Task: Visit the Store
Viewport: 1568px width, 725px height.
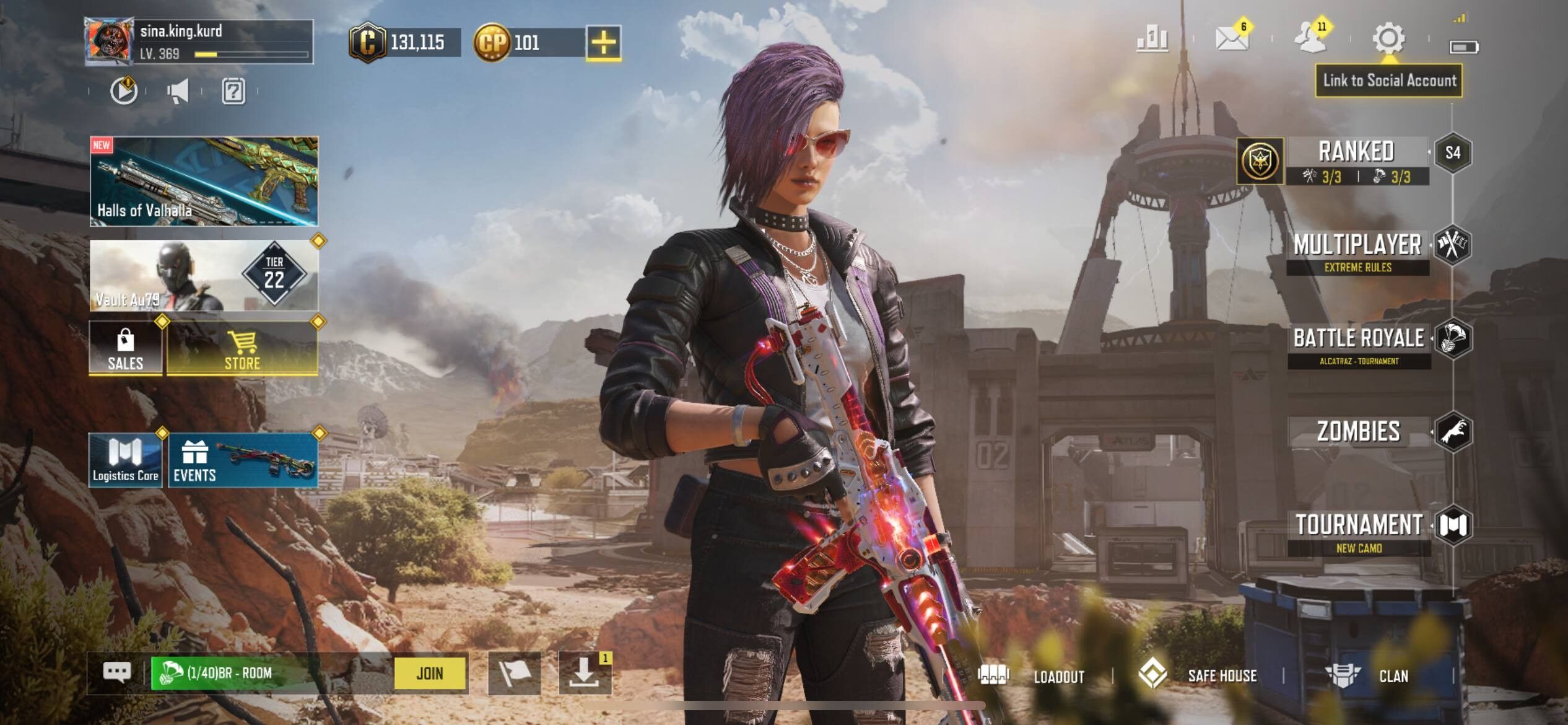Action: coord(242,349)
